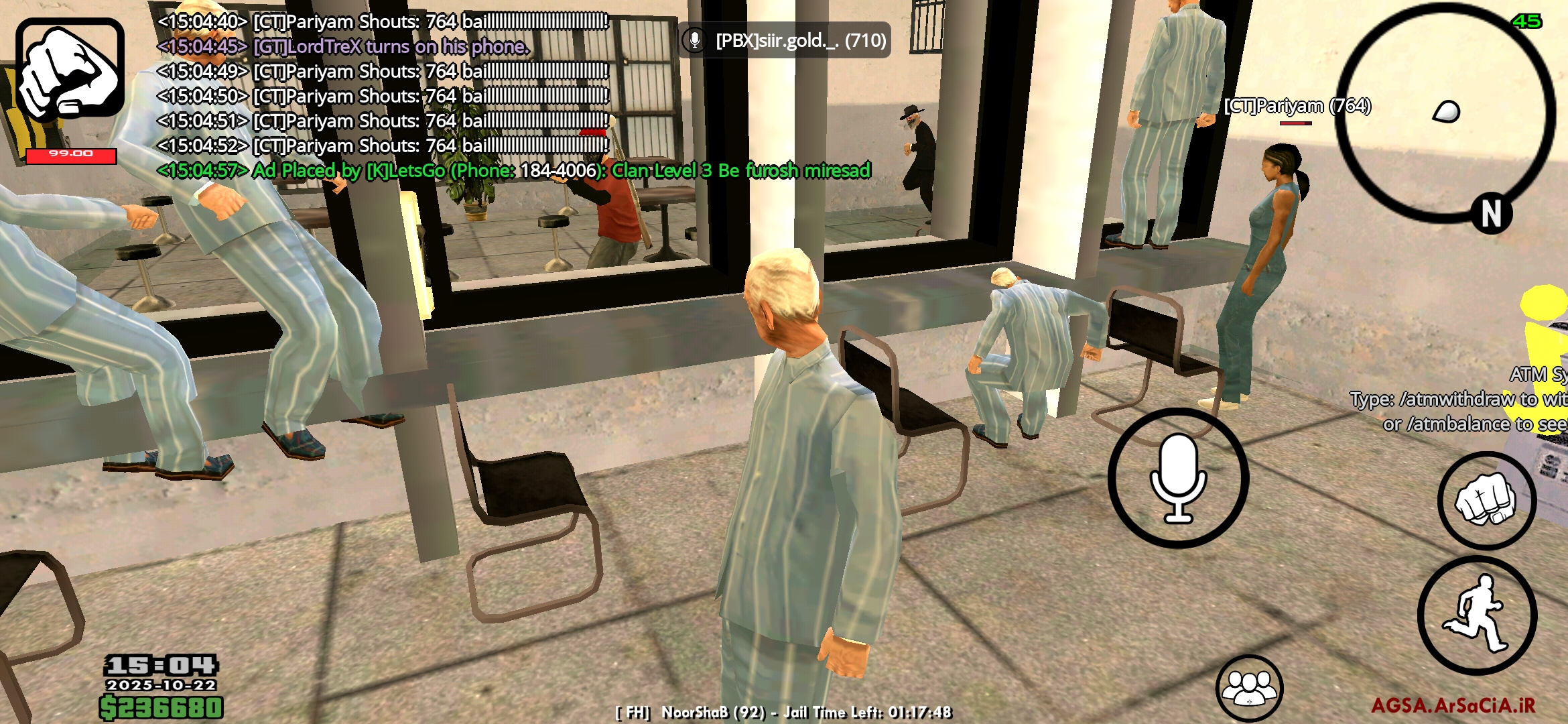
Task: Tap the siir.gold voice speaker indicator
Action: tap(784, 41)
